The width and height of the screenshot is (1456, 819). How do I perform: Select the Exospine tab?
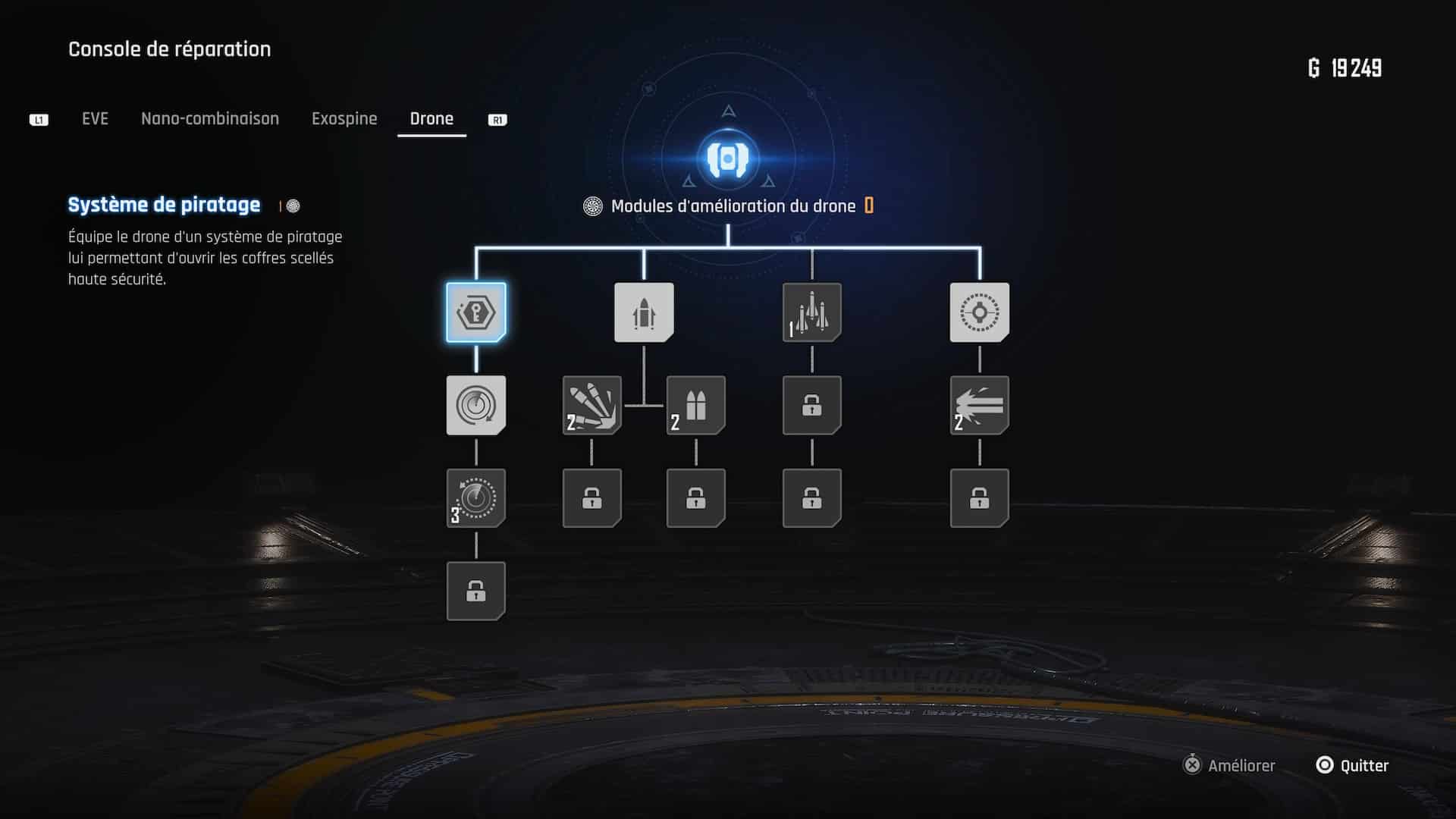[344, 119]
